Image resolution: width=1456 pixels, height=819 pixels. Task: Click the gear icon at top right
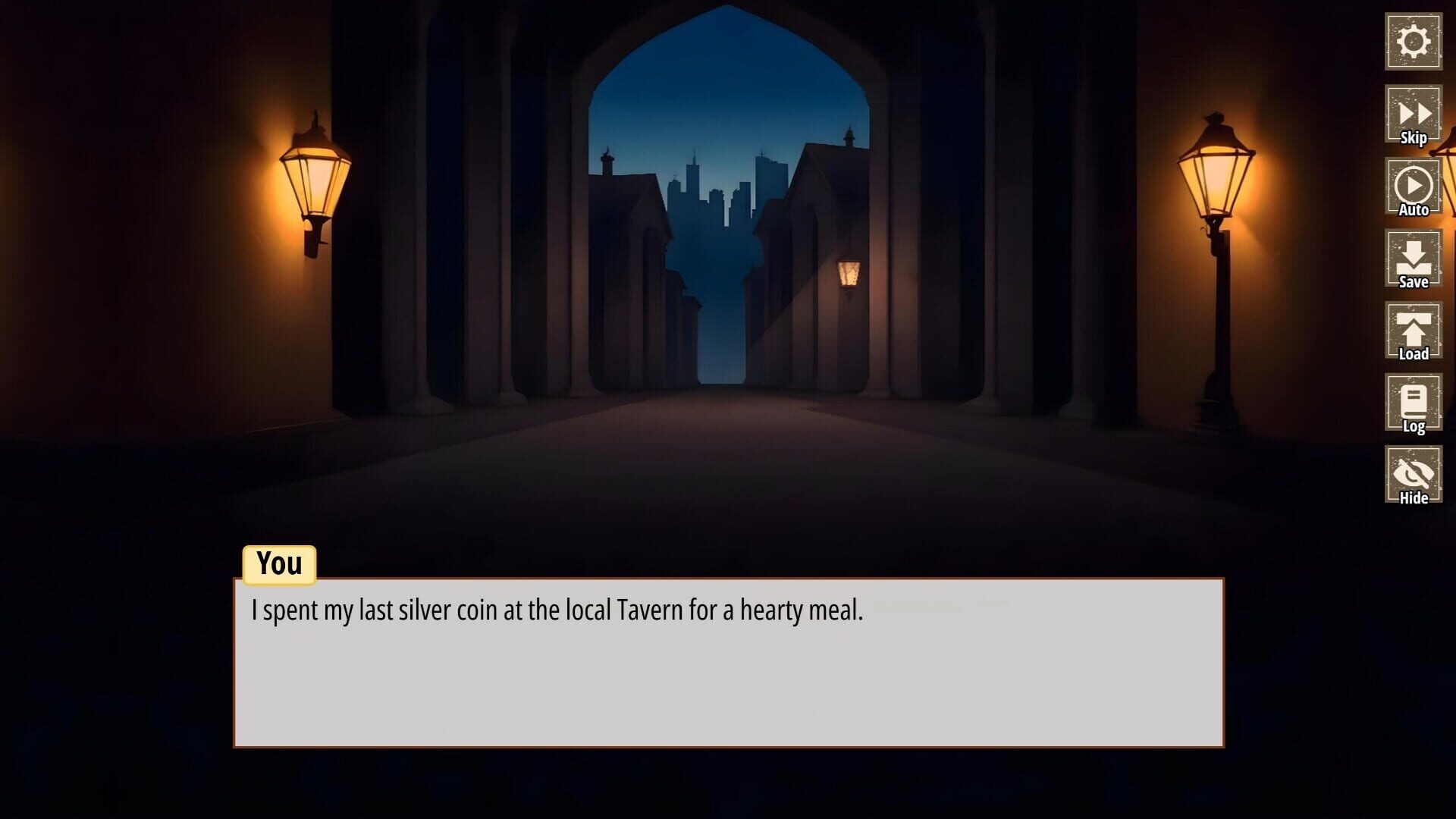[x=1413, y=39]
